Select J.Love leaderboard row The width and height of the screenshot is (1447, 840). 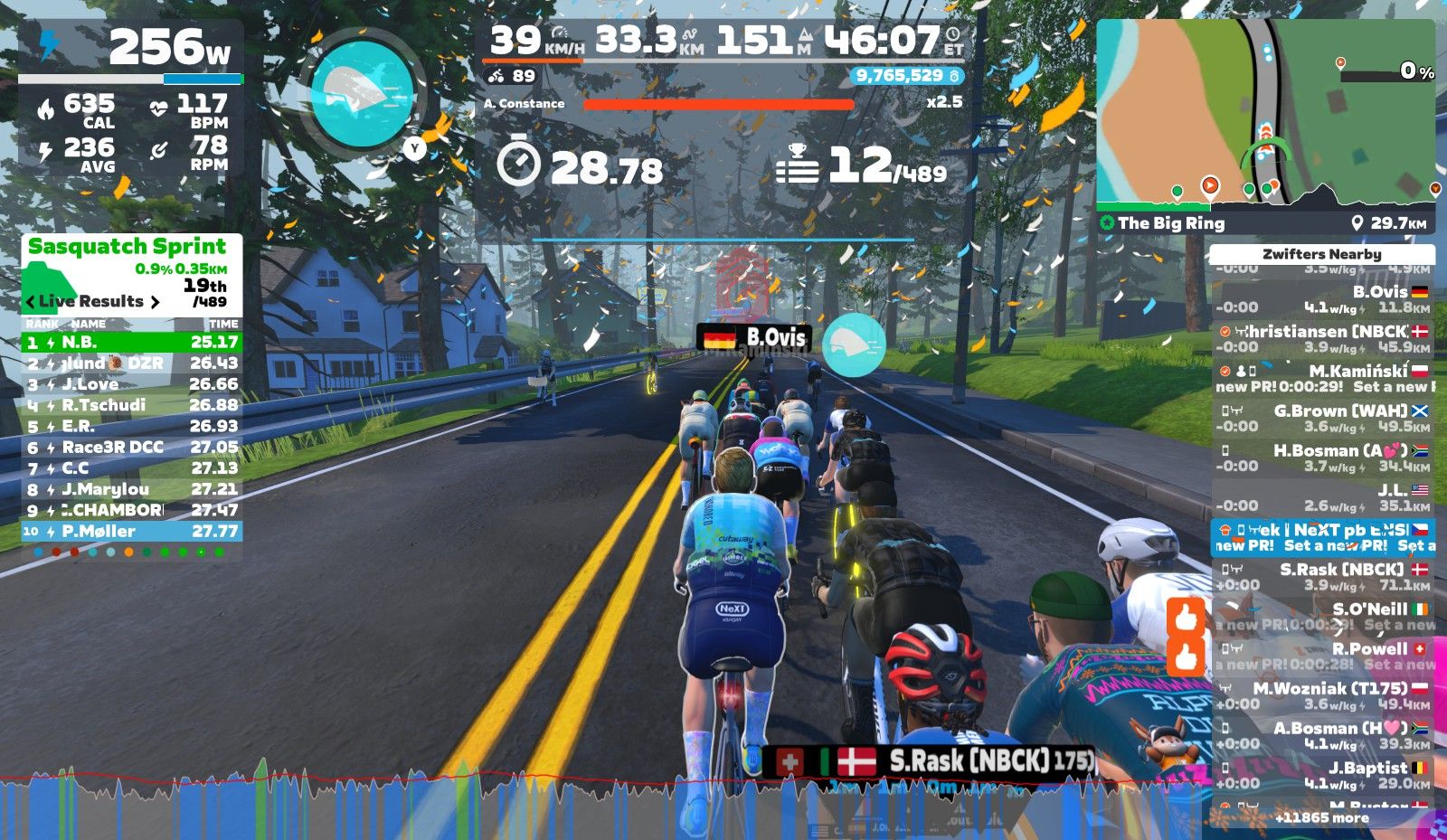tap(132, 384)
